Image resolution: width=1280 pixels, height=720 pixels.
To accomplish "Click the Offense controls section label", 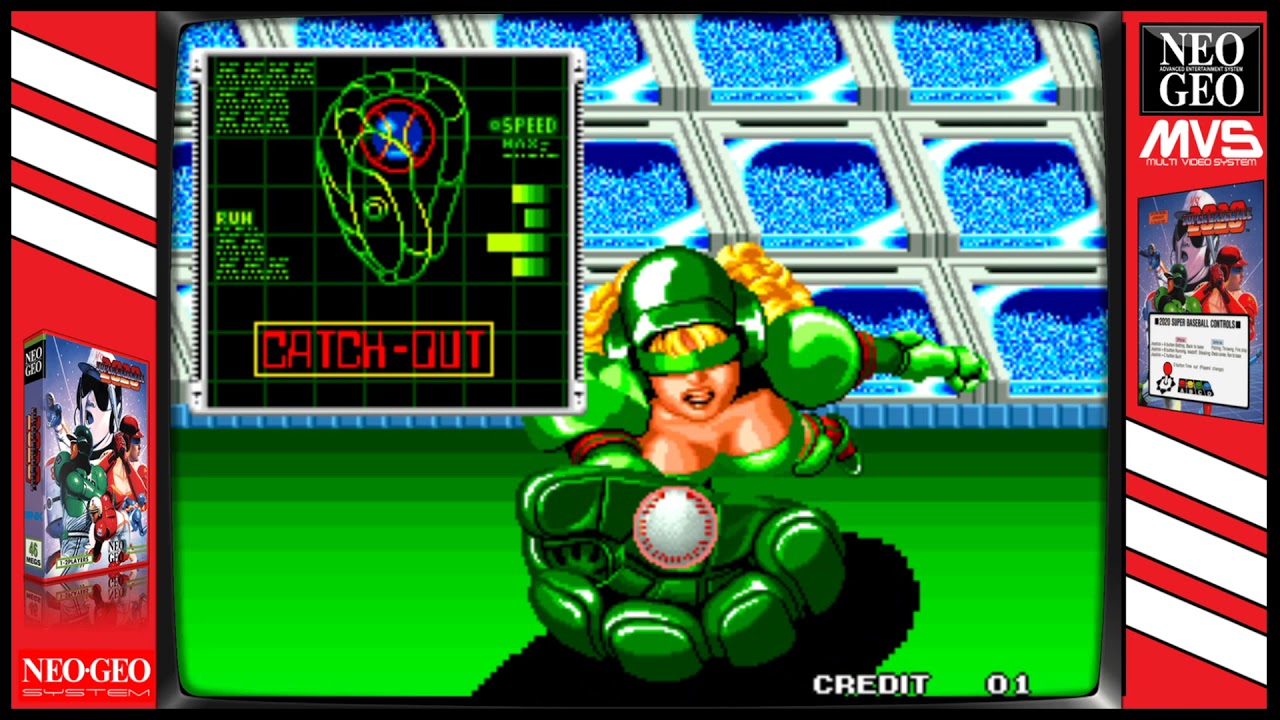I will tap(1179, 341).
